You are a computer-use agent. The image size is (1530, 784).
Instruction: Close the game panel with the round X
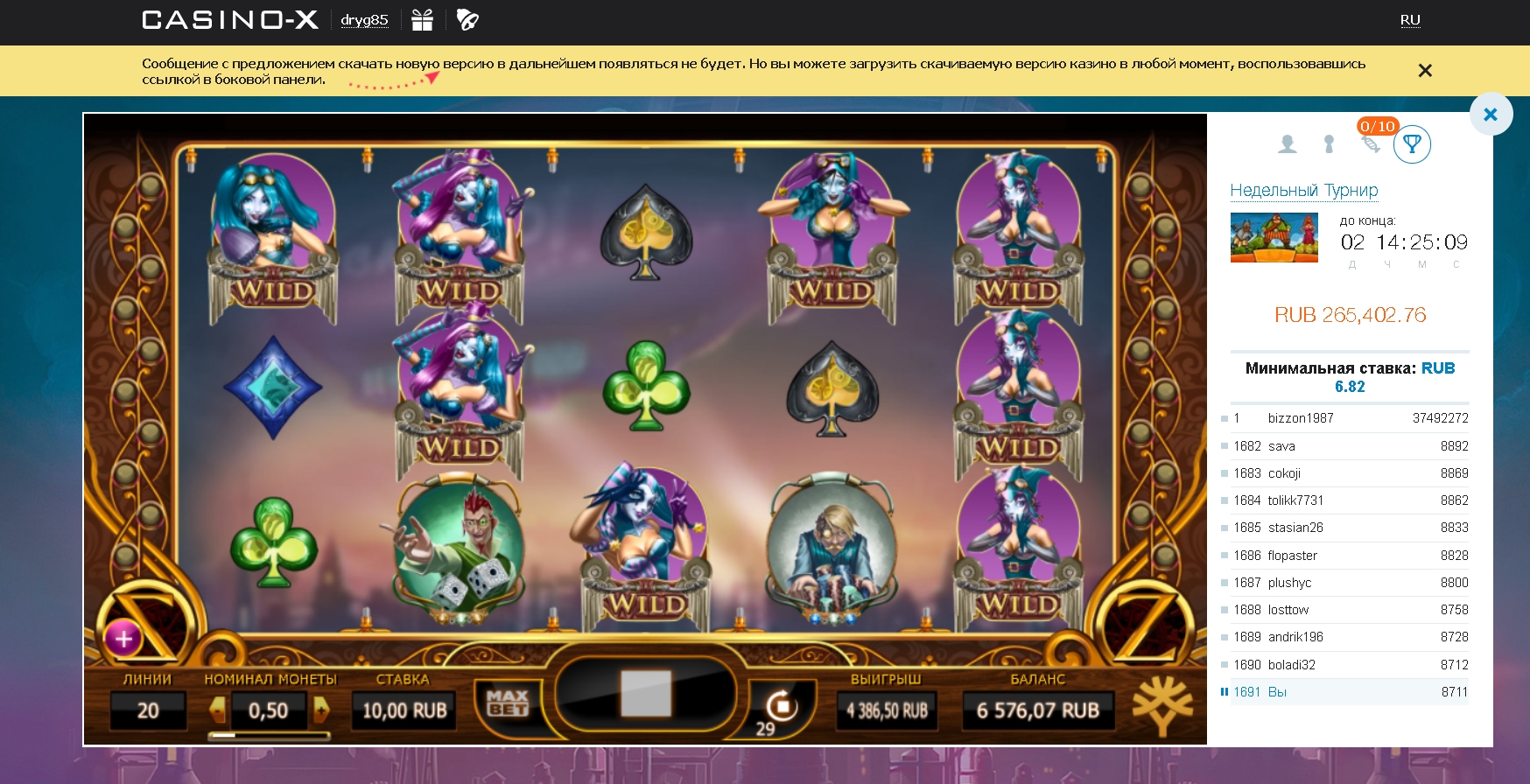point(1491,114)
